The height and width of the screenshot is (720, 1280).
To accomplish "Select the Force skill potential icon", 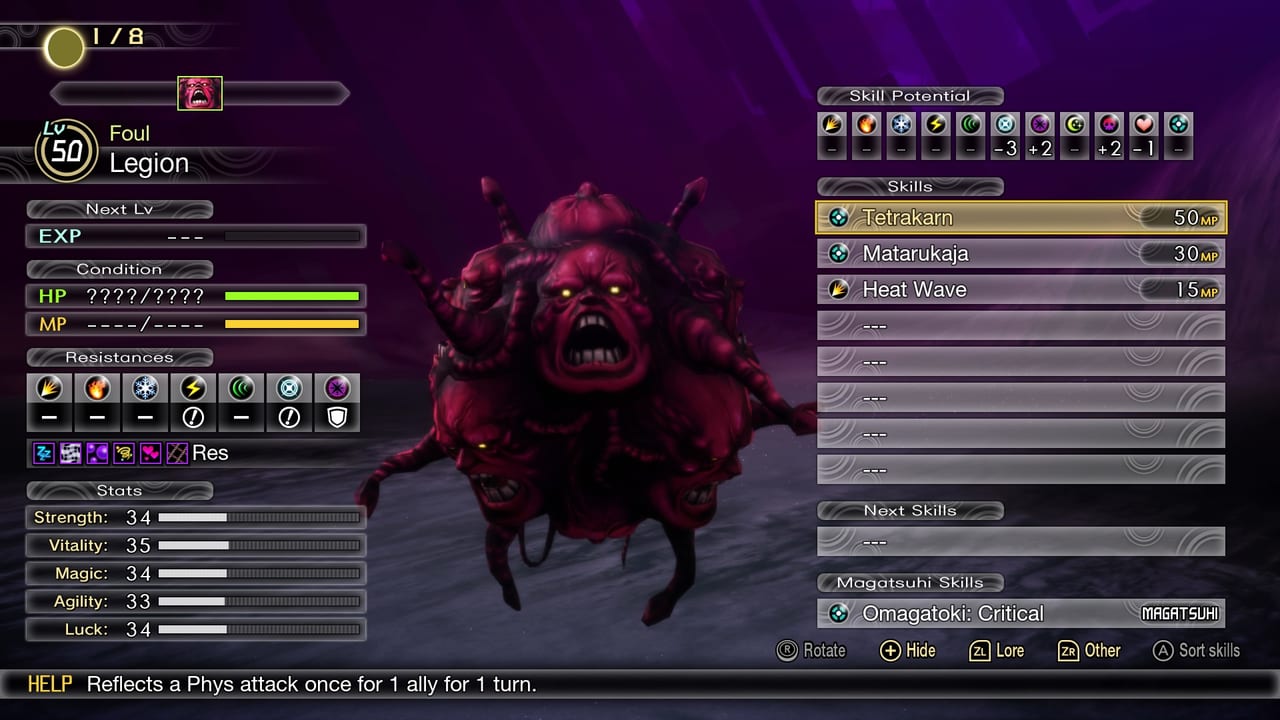I will pyautogui.click(x=970, y=129).
